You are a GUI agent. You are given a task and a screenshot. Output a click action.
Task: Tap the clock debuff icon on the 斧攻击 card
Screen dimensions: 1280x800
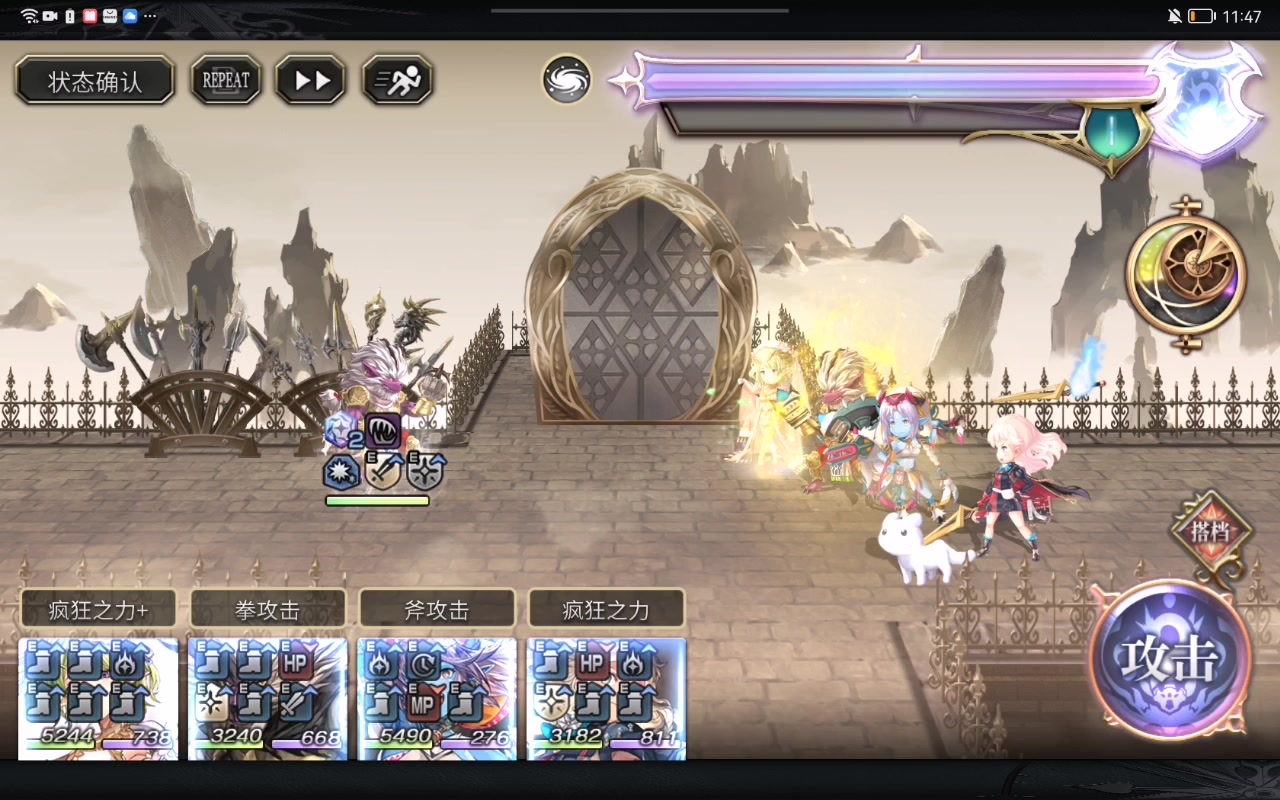pyautogui.click(x=423, y=664)
